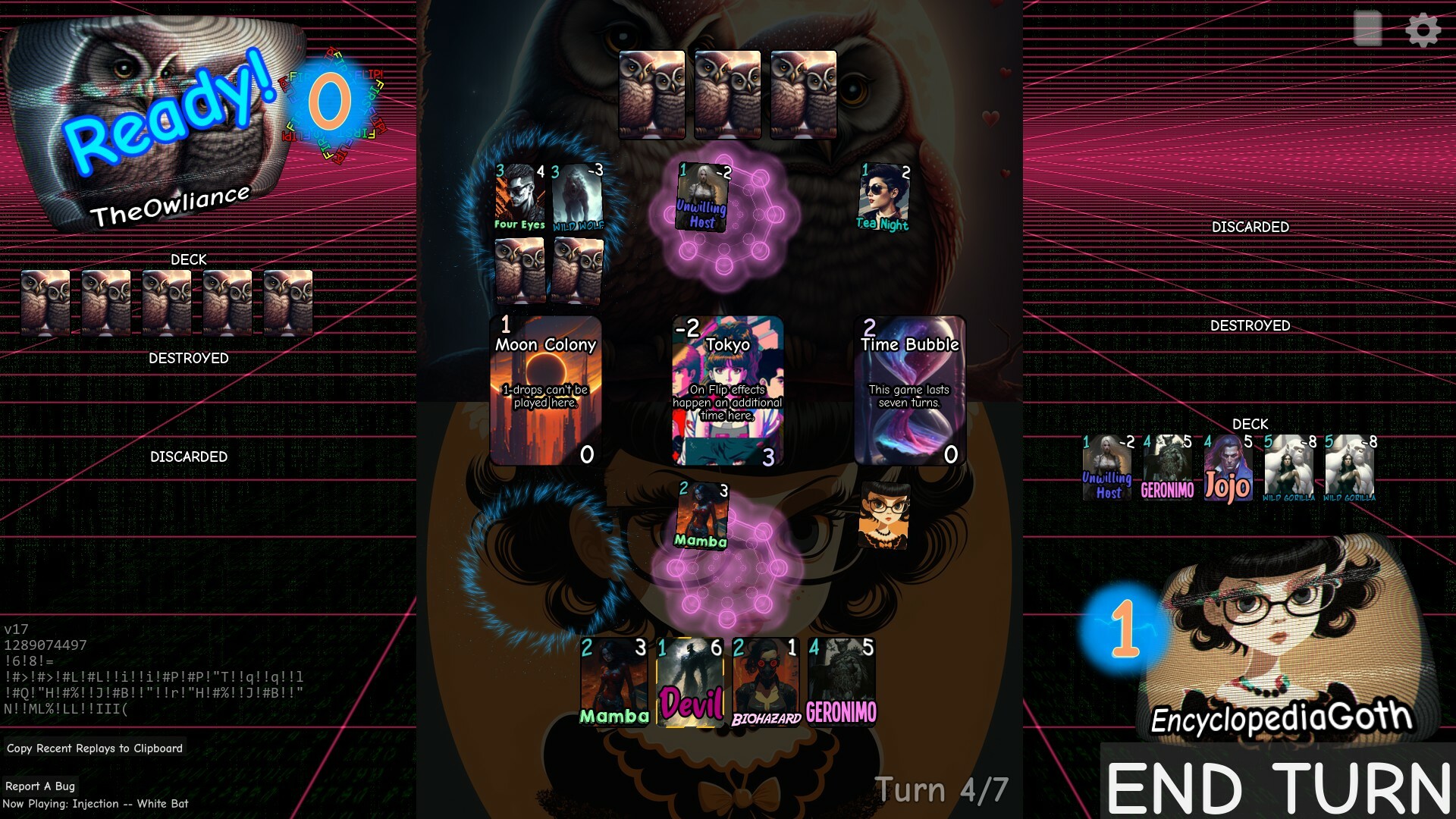Viewport: 1456px width, 819px height.
Task: Select the Biohazard card in hand
Action: click(766, 682)
